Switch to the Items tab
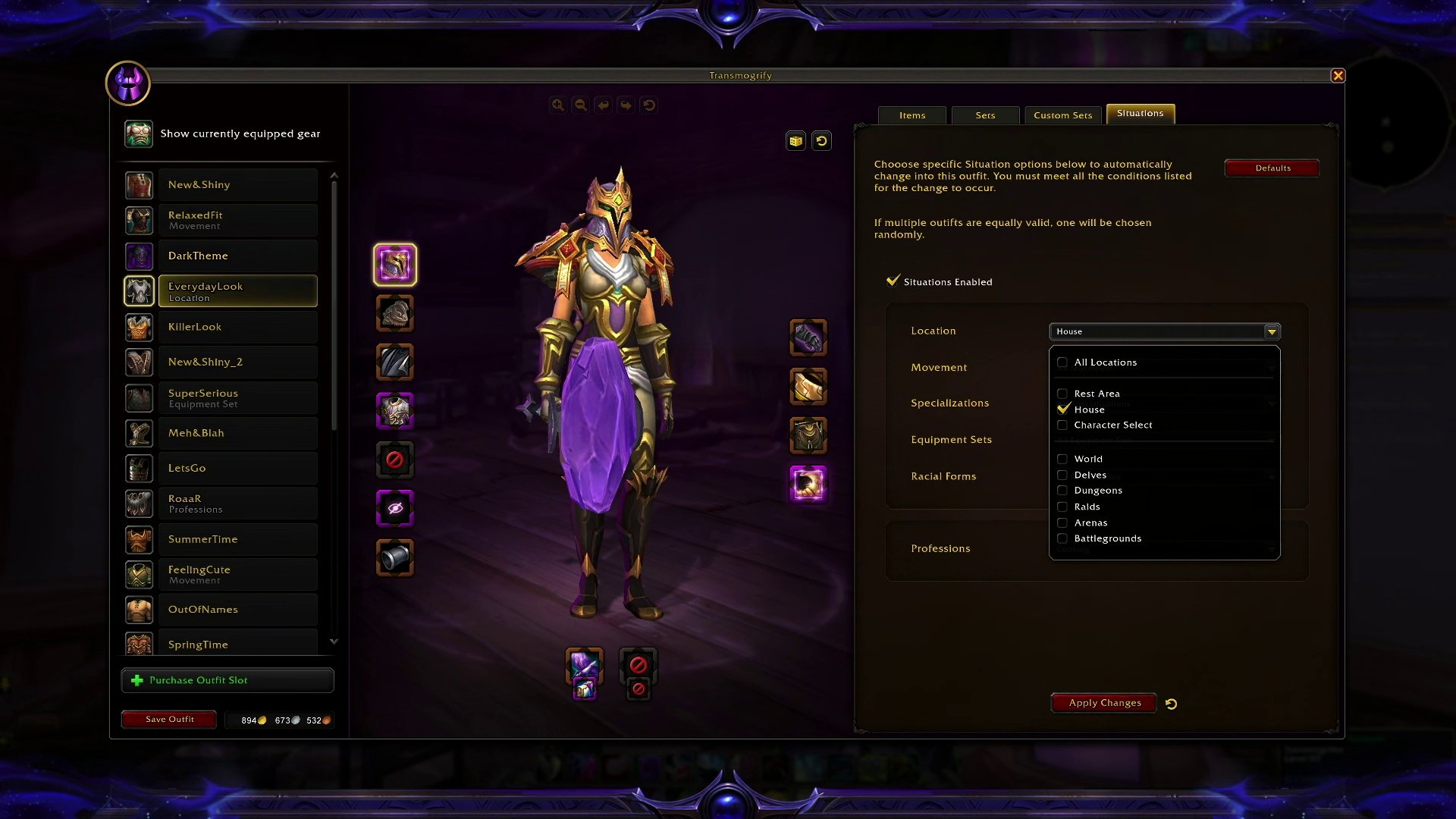Image resolution: width=1456 pixels, height=819 pixels. 912,115
